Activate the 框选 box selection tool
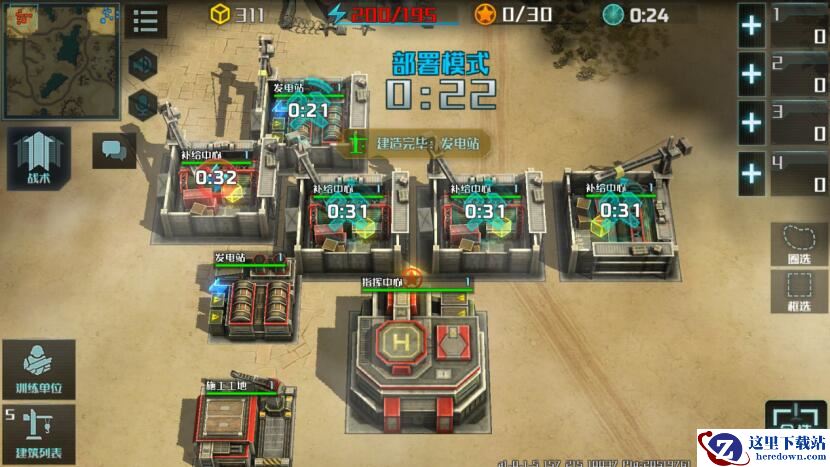830x467 pixels. coord(798,291)
